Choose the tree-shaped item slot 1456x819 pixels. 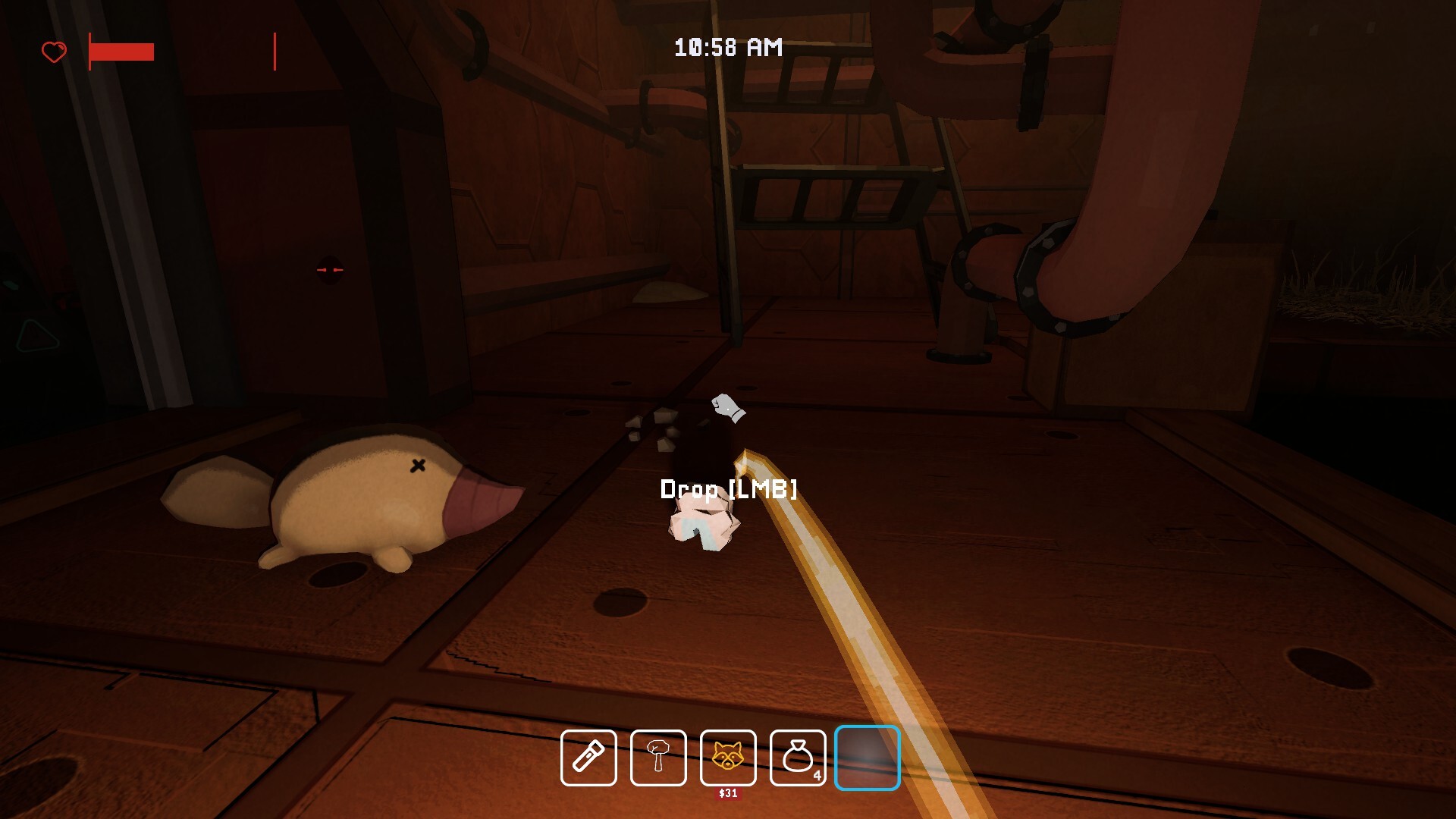[x=658, y=758]
